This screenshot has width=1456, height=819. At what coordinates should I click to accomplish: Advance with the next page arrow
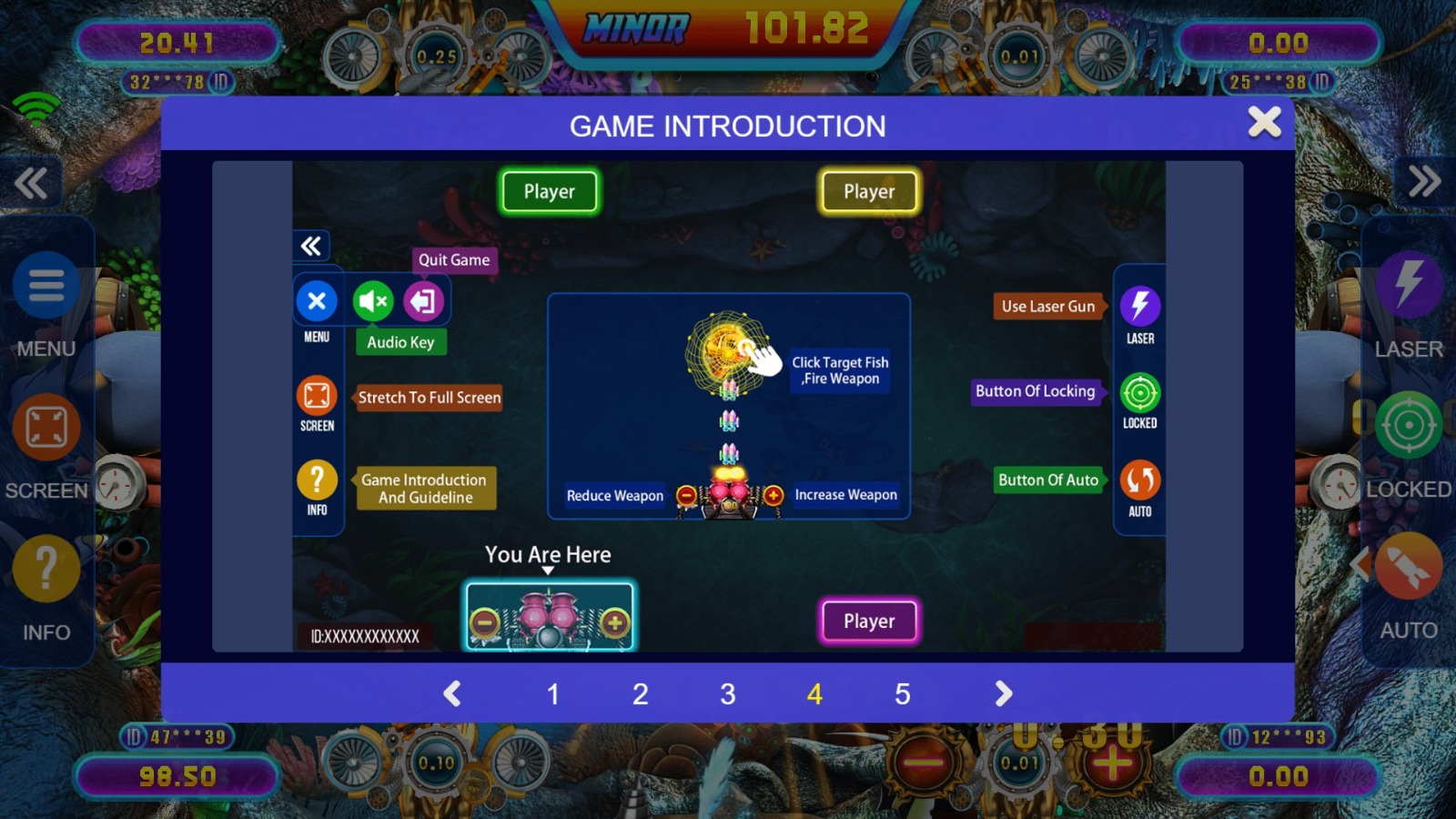point(1003,694)
